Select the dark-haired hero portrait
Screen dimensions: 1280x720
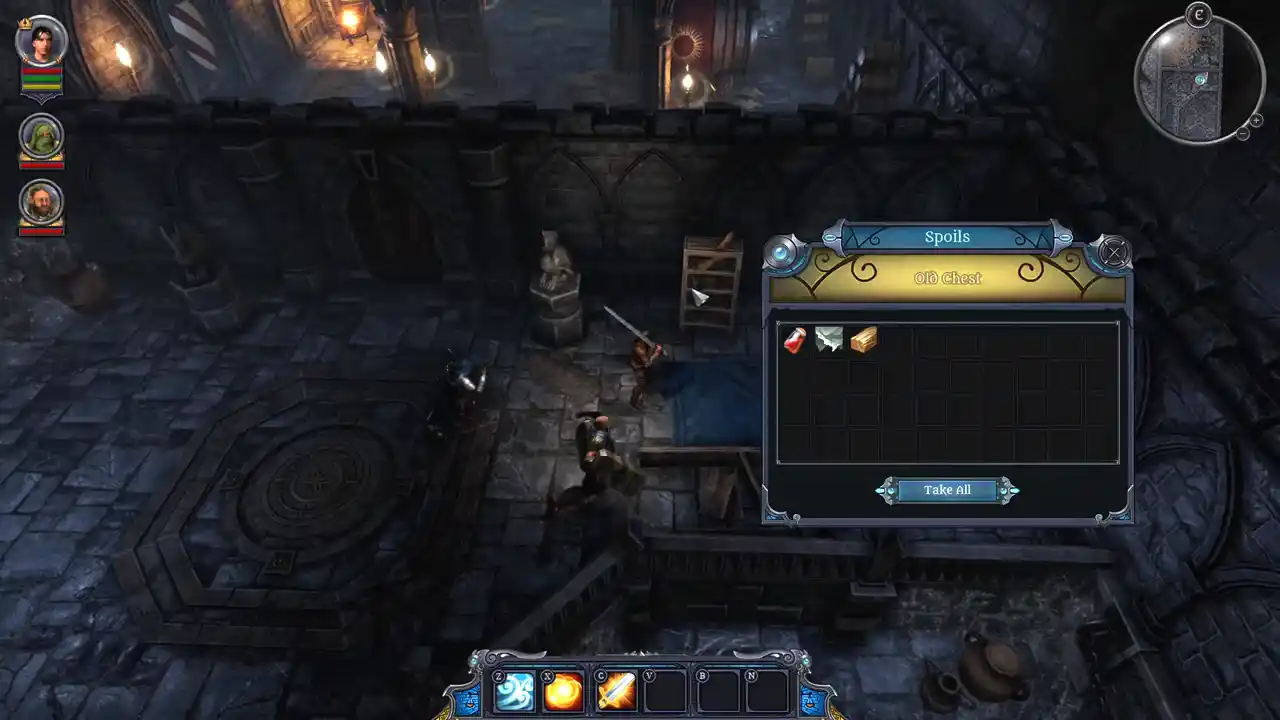[41, 42]
